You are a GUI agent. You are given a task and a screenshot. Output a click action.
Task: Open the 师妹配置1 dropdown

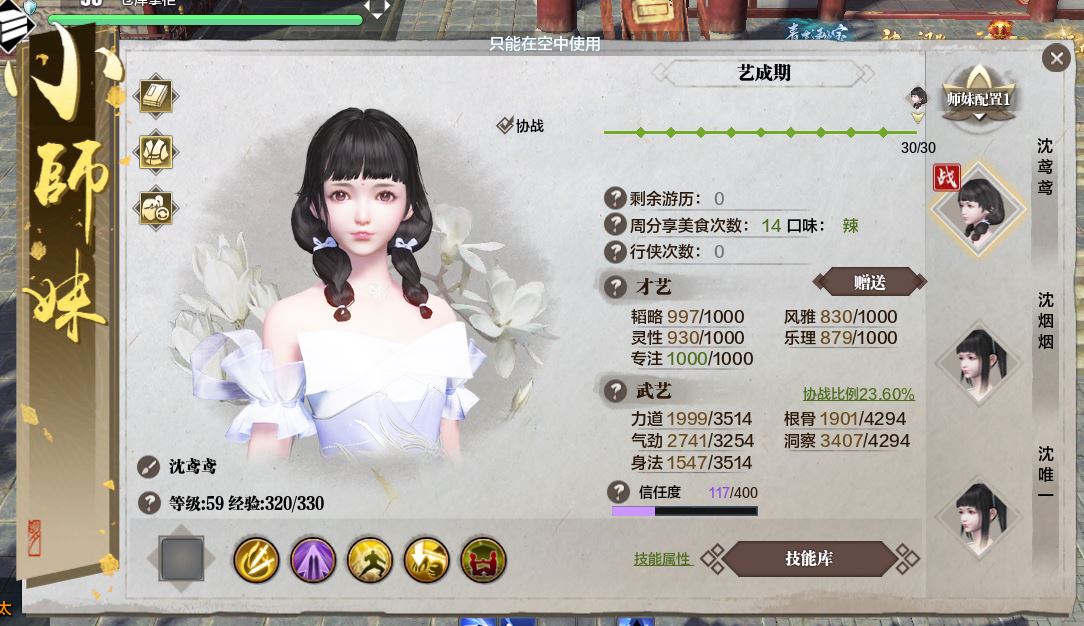(978, 100)
